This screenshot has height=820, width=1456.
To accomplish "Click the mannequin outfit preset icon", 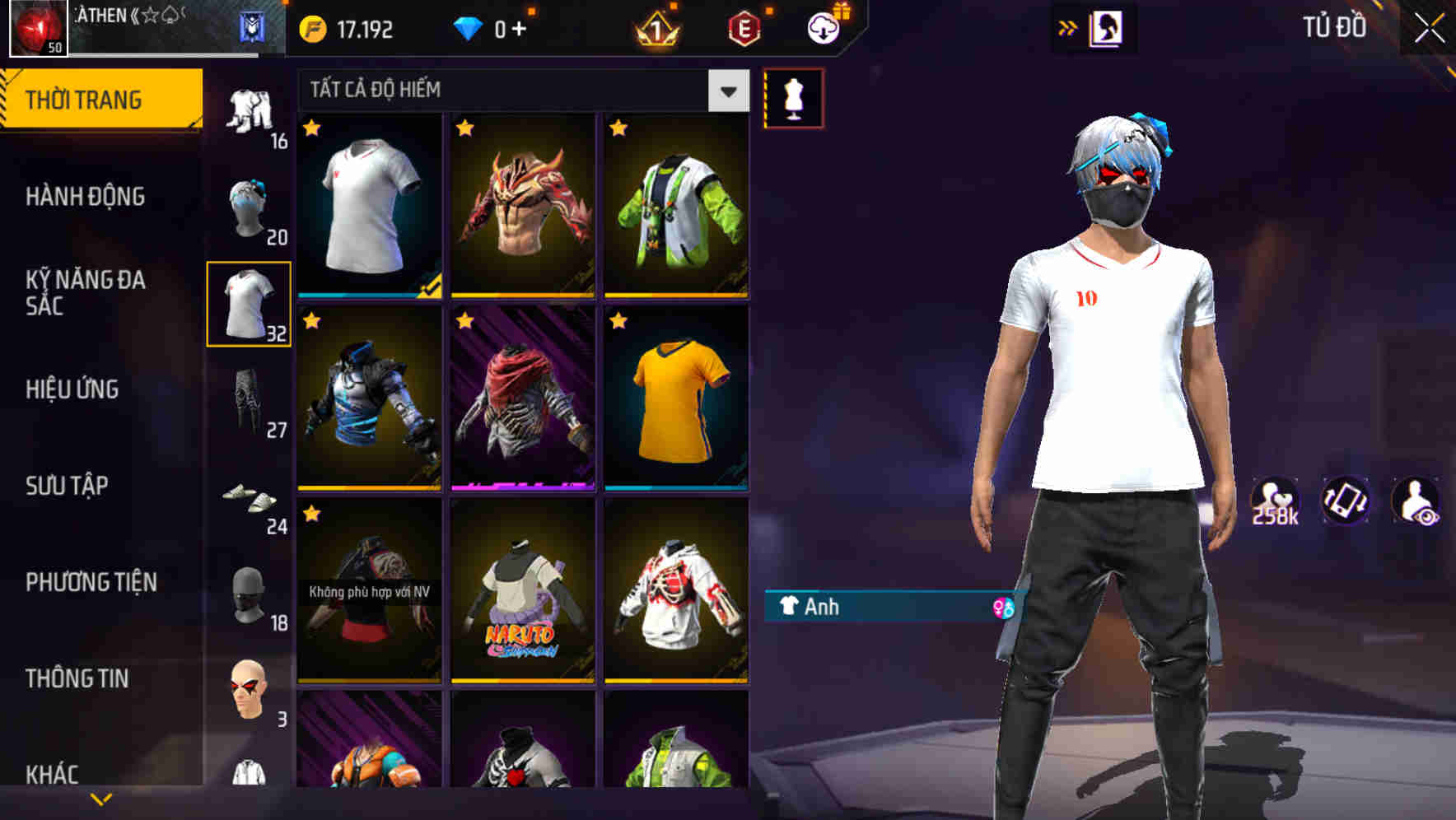I will (x=793, y=96).
